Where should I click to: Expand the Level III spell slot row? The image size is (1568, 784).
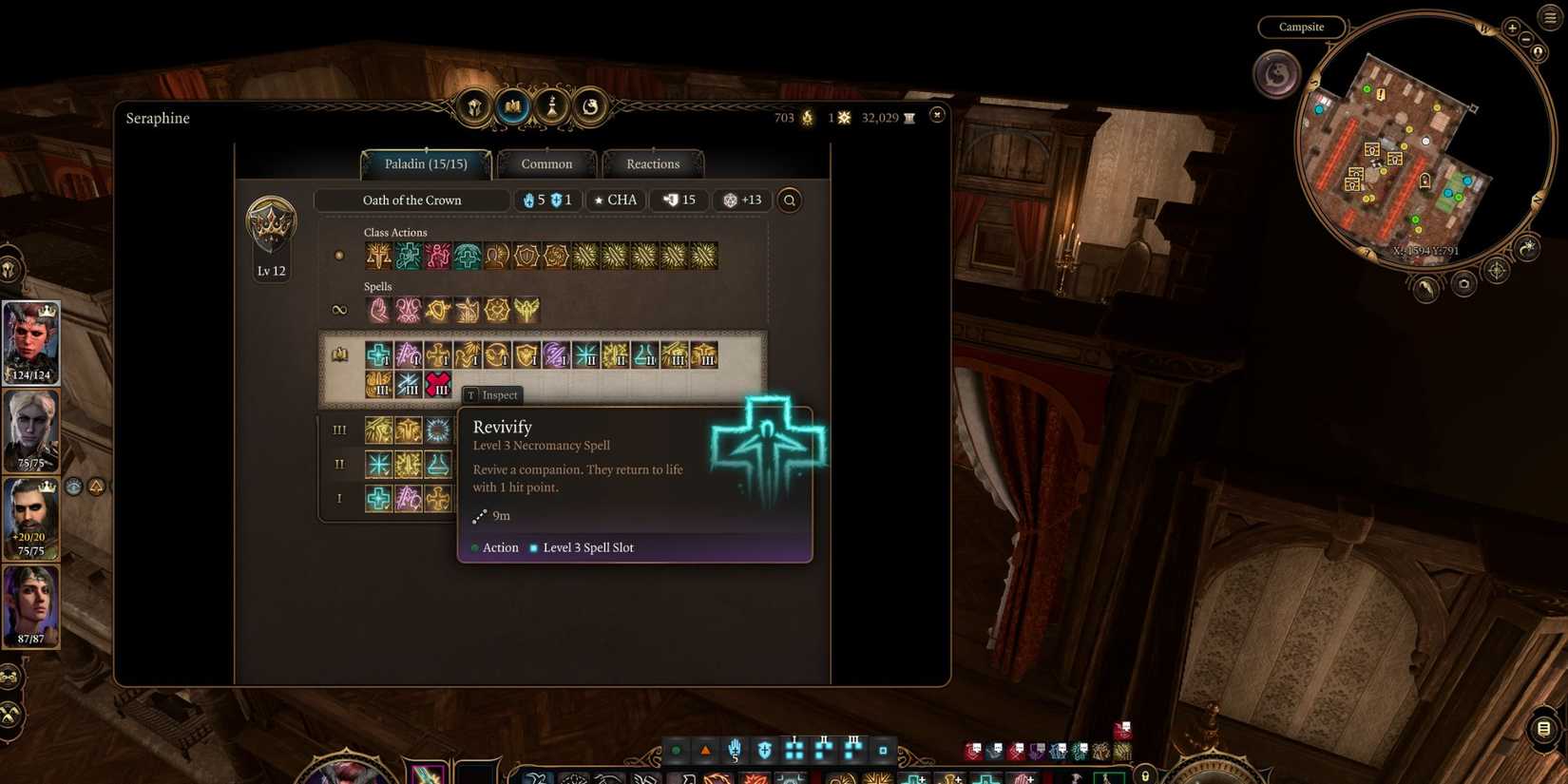coord(340,430)
